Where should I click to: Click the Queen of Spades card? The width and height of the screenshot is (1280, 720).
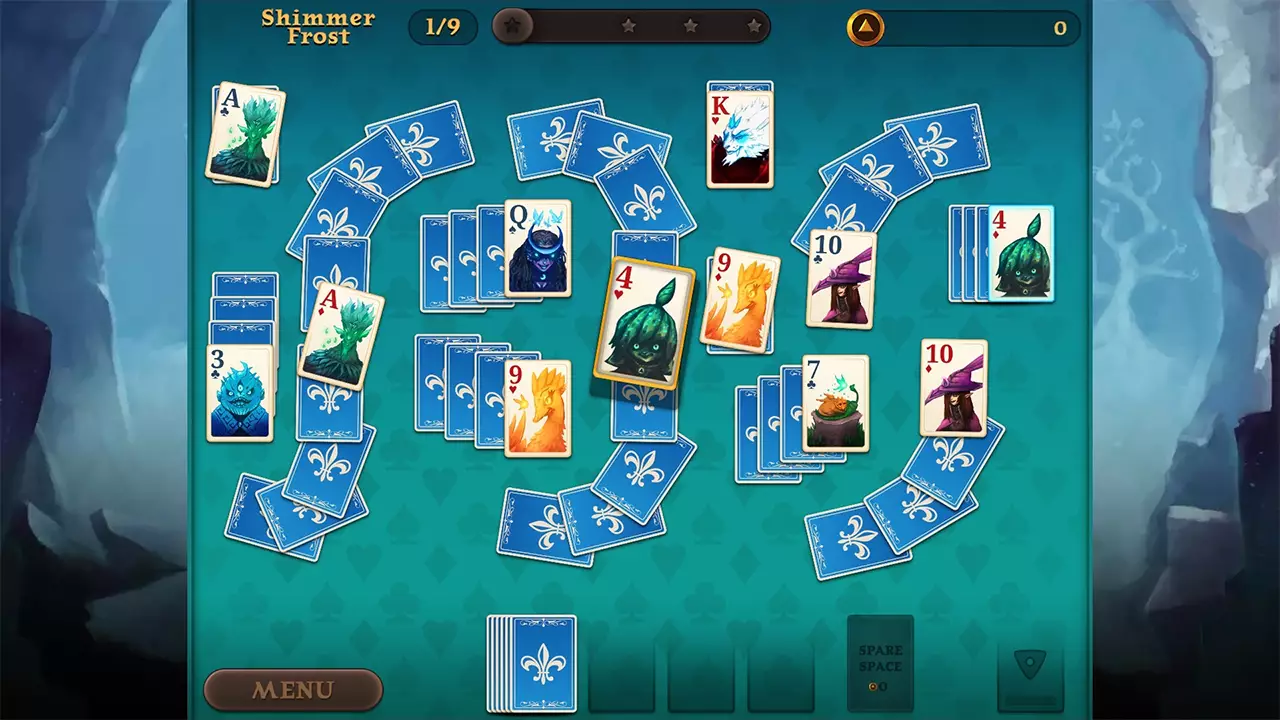tap(537, 250)
